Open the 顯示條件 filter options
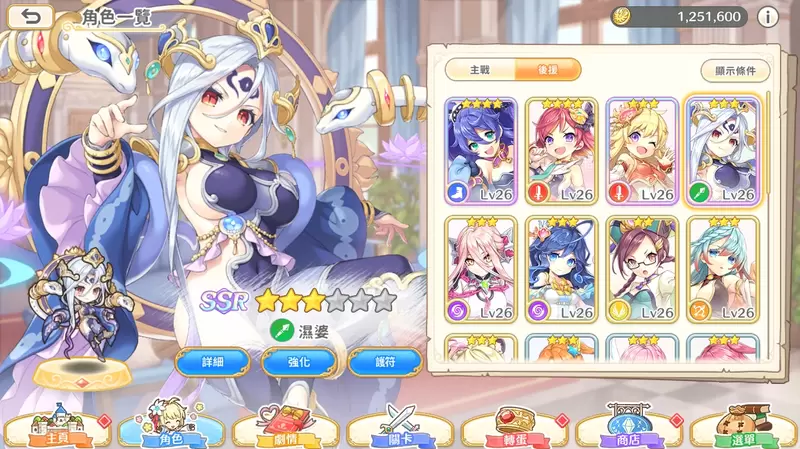 (735, 70)
